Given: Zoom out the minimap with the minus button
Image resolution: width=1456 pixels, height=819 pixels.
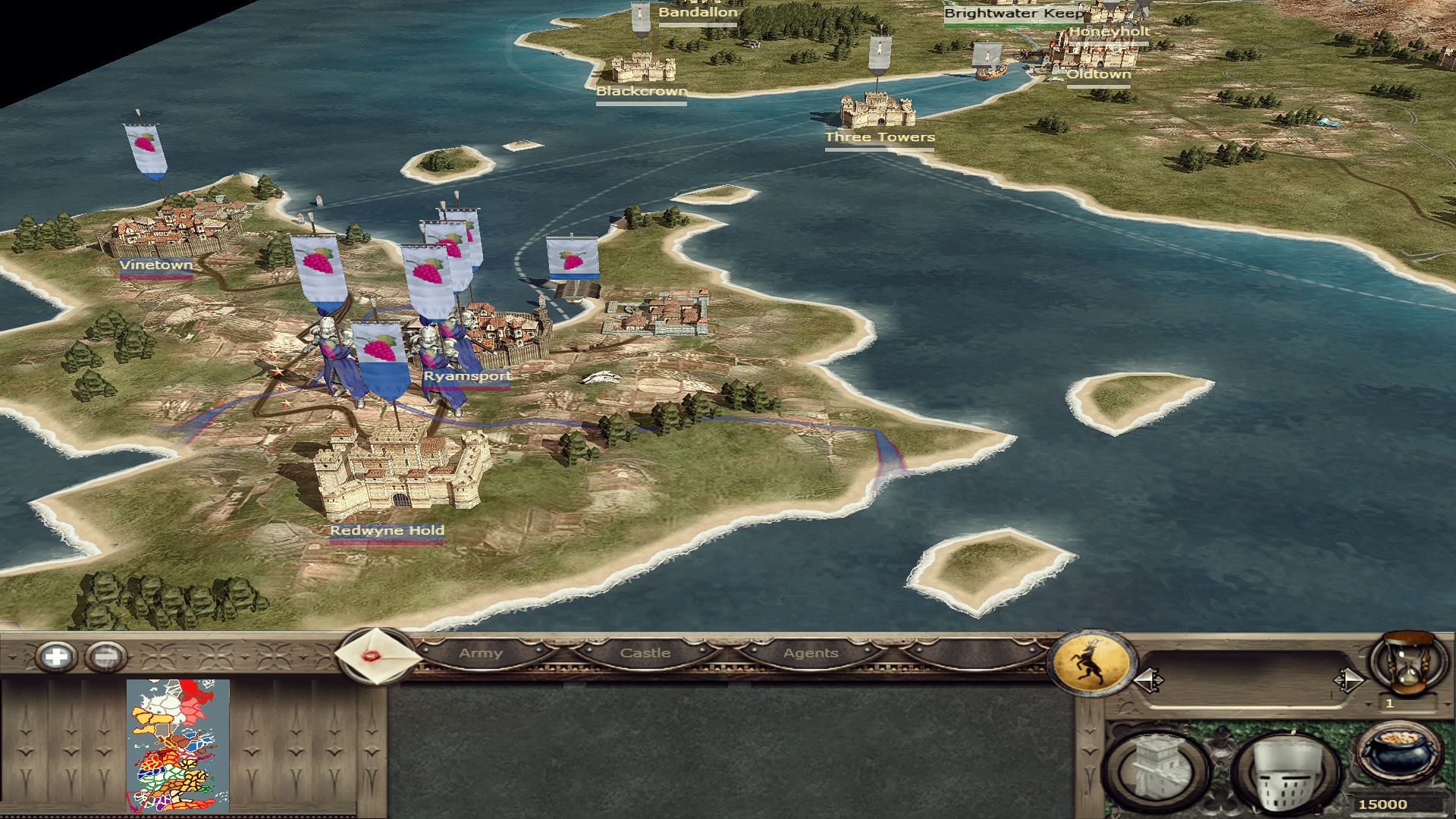Looking at the screenshot, I should pos(106,656).
